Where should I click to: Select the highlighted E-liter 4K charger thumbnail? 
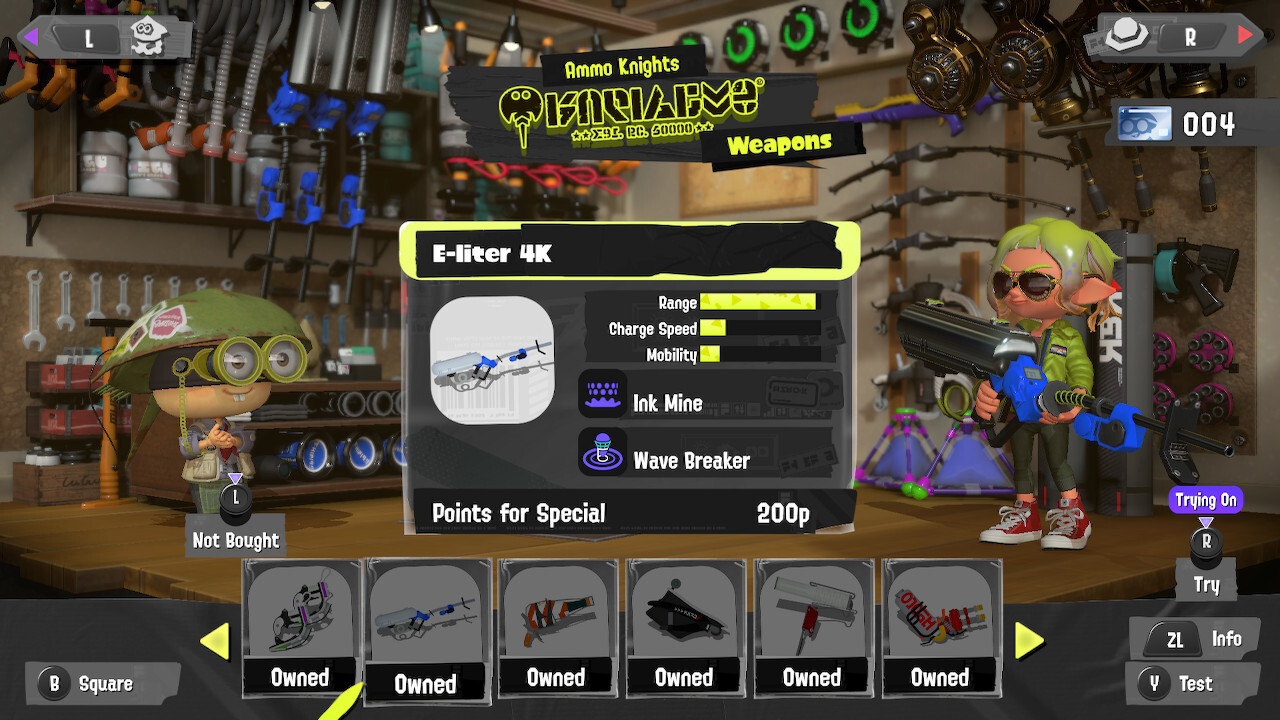tap(428, 615)
